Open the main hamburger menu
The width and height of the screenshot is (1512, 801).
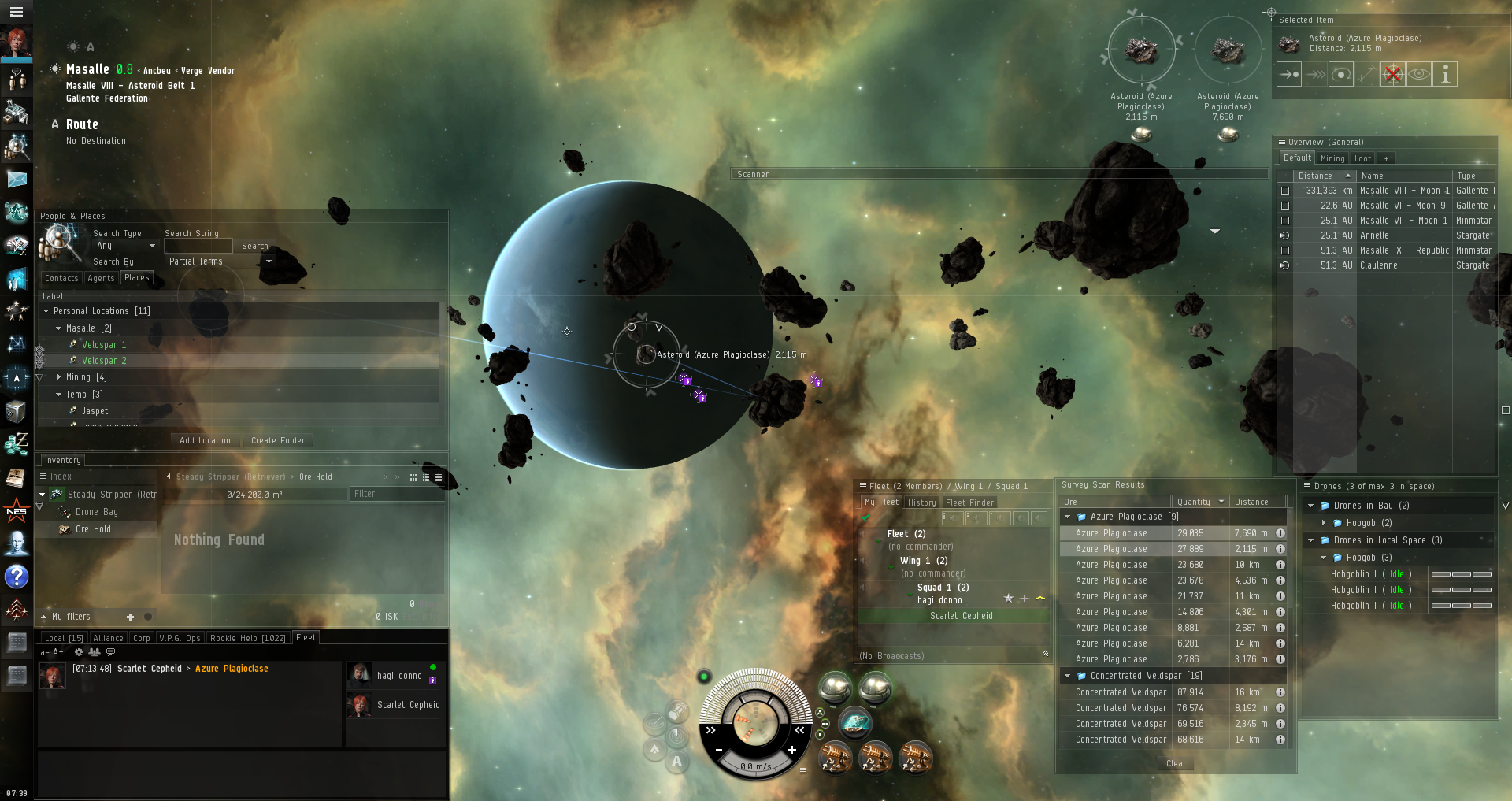point(16,12)
